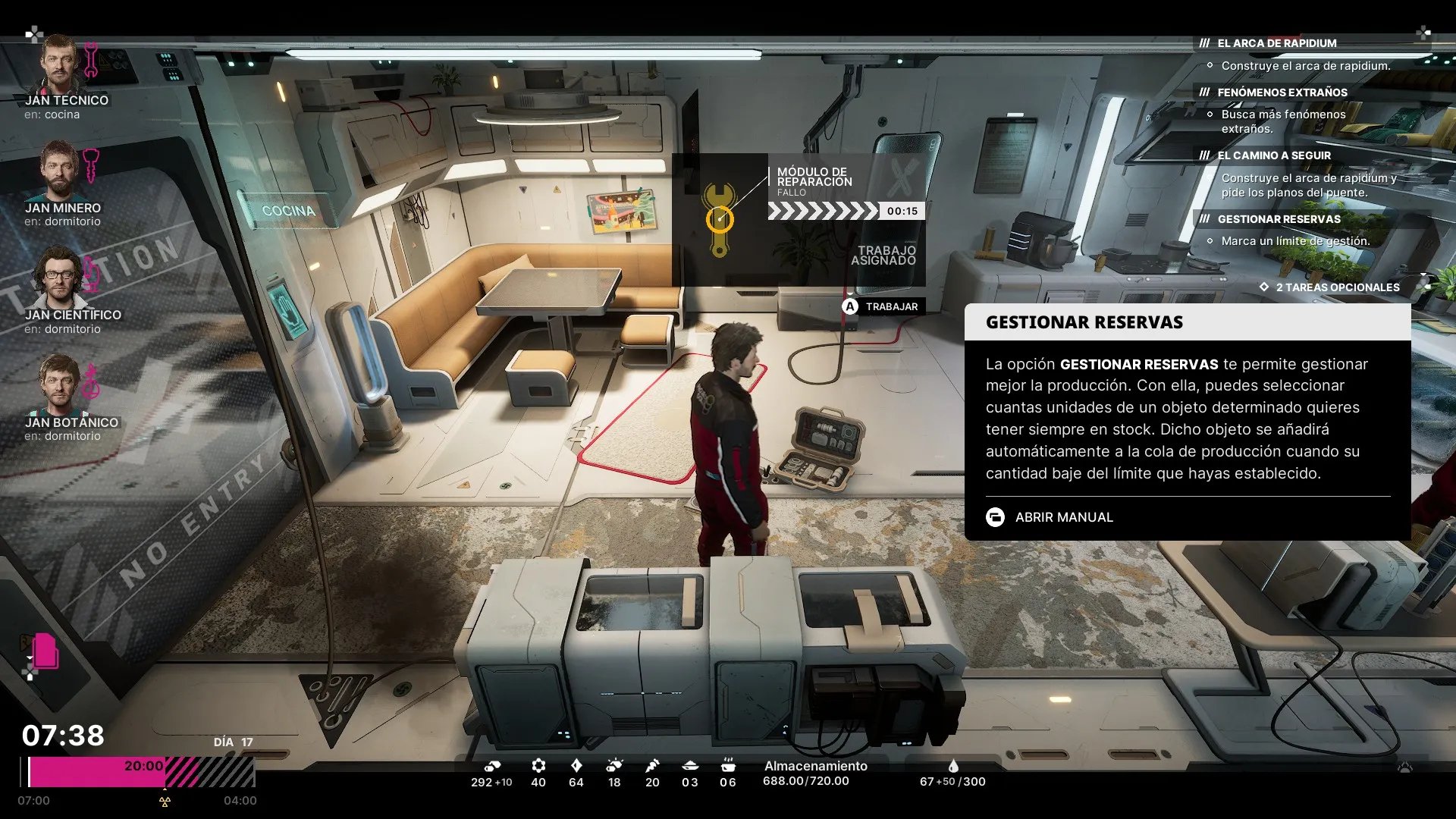
Task: Select the El Camino a Seguir objective
Action: (x=1274, y=155)
